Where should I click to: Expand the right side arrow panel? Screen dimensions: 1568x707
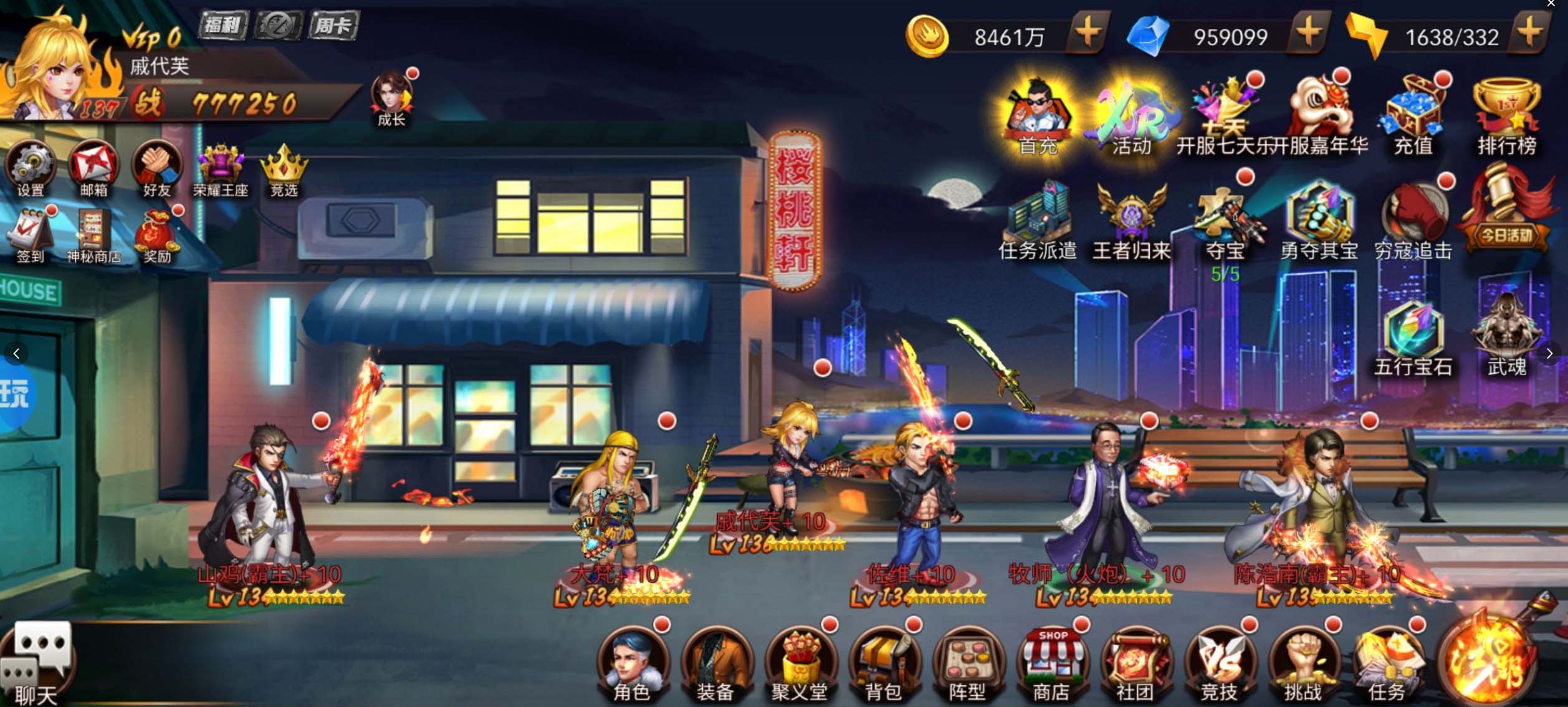point(1551,353)
